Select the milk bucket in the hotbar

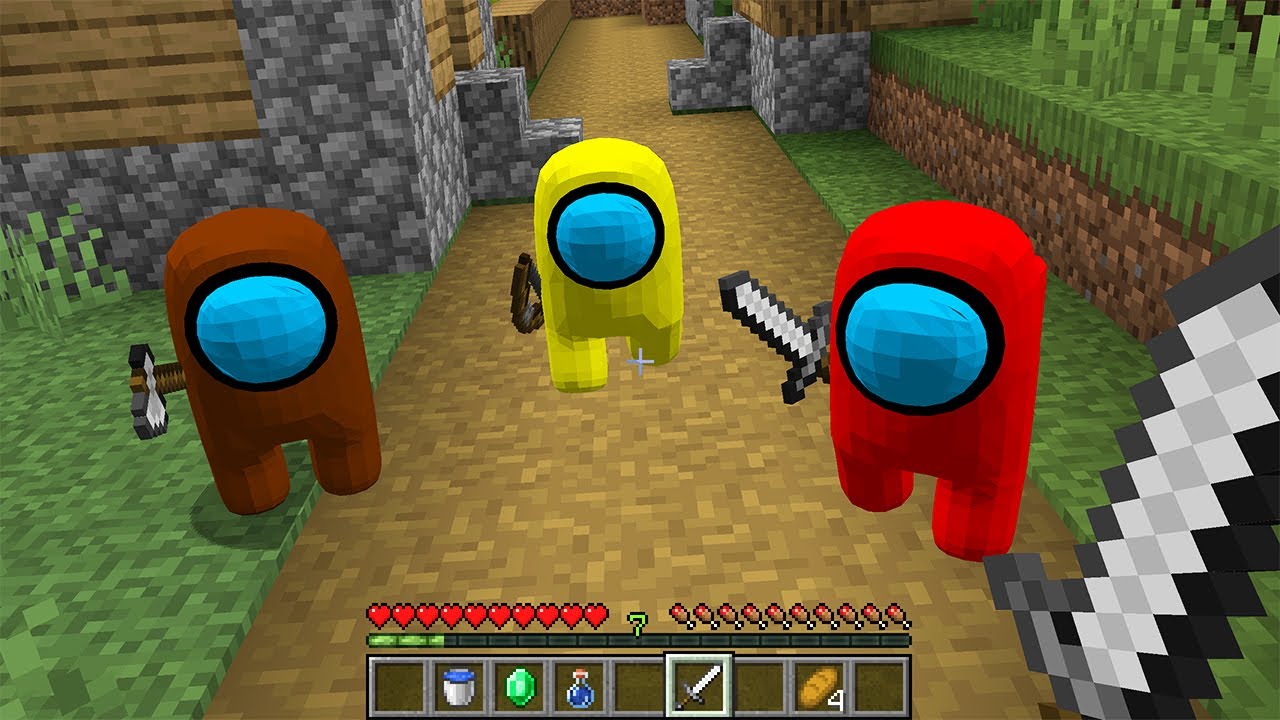(458, 684)
